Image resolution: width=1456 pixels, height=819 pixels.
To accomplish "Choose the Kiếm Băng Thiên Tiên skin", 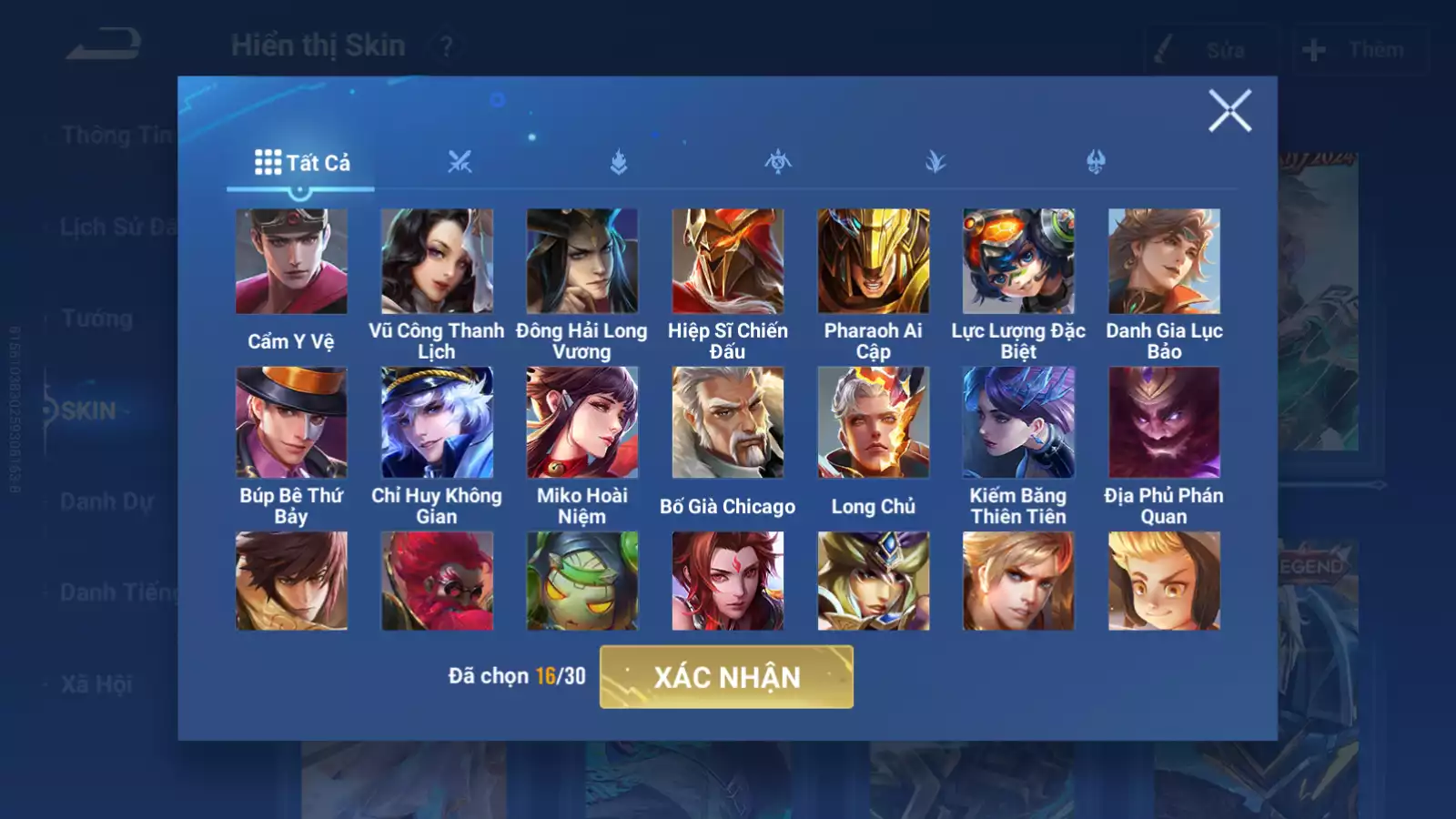I will (1018, 422).
